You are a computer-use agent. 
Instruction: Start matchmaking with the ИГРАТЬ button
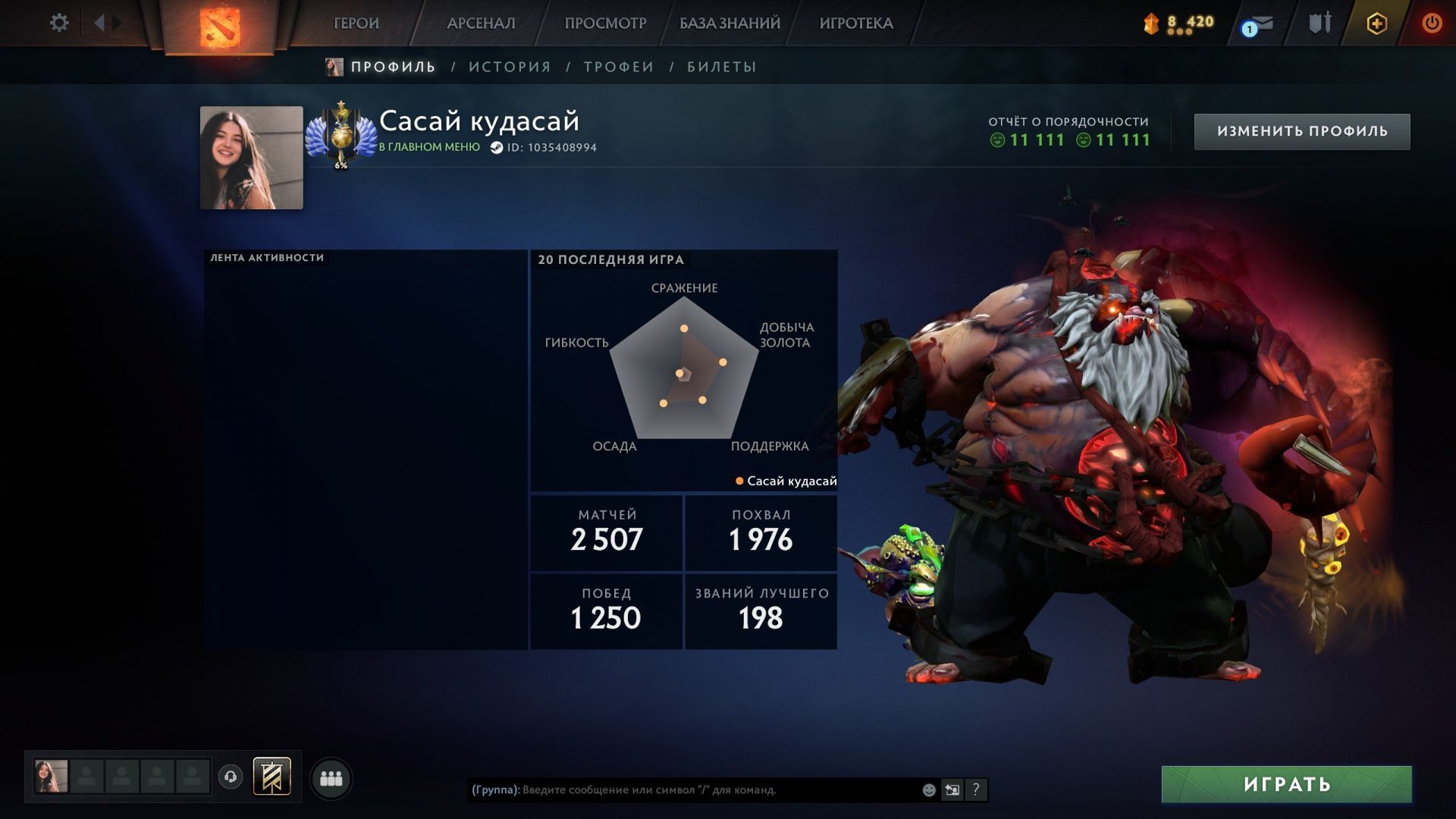pyautogui.click(x=1286, y=784)
